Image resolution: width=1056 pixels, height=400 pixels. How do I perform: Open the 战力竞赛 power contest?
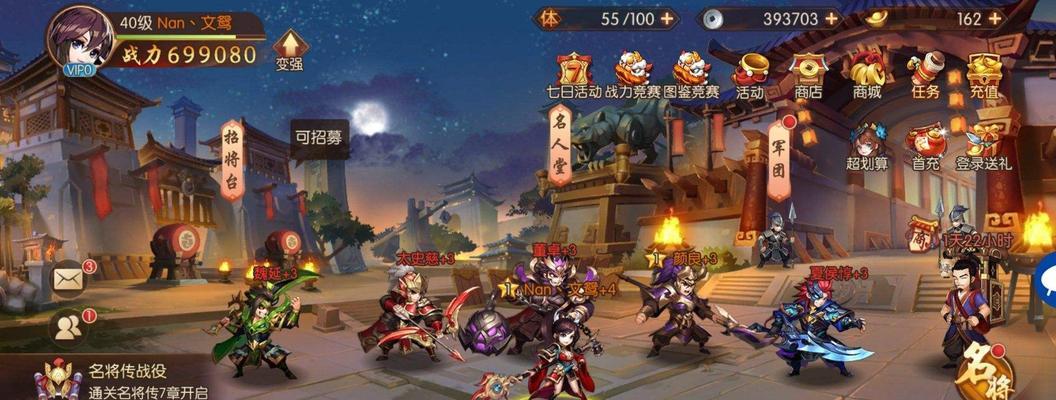tap(632, 74)
